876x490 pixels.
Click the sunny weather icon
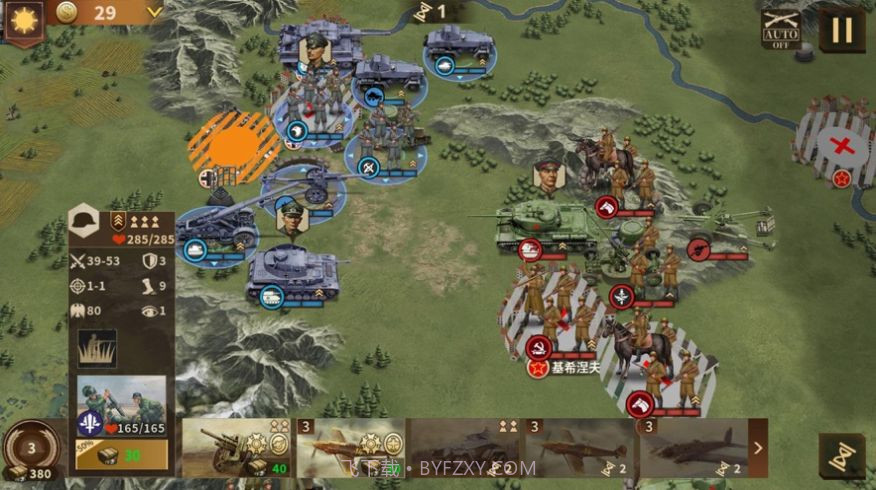[22, 19]
